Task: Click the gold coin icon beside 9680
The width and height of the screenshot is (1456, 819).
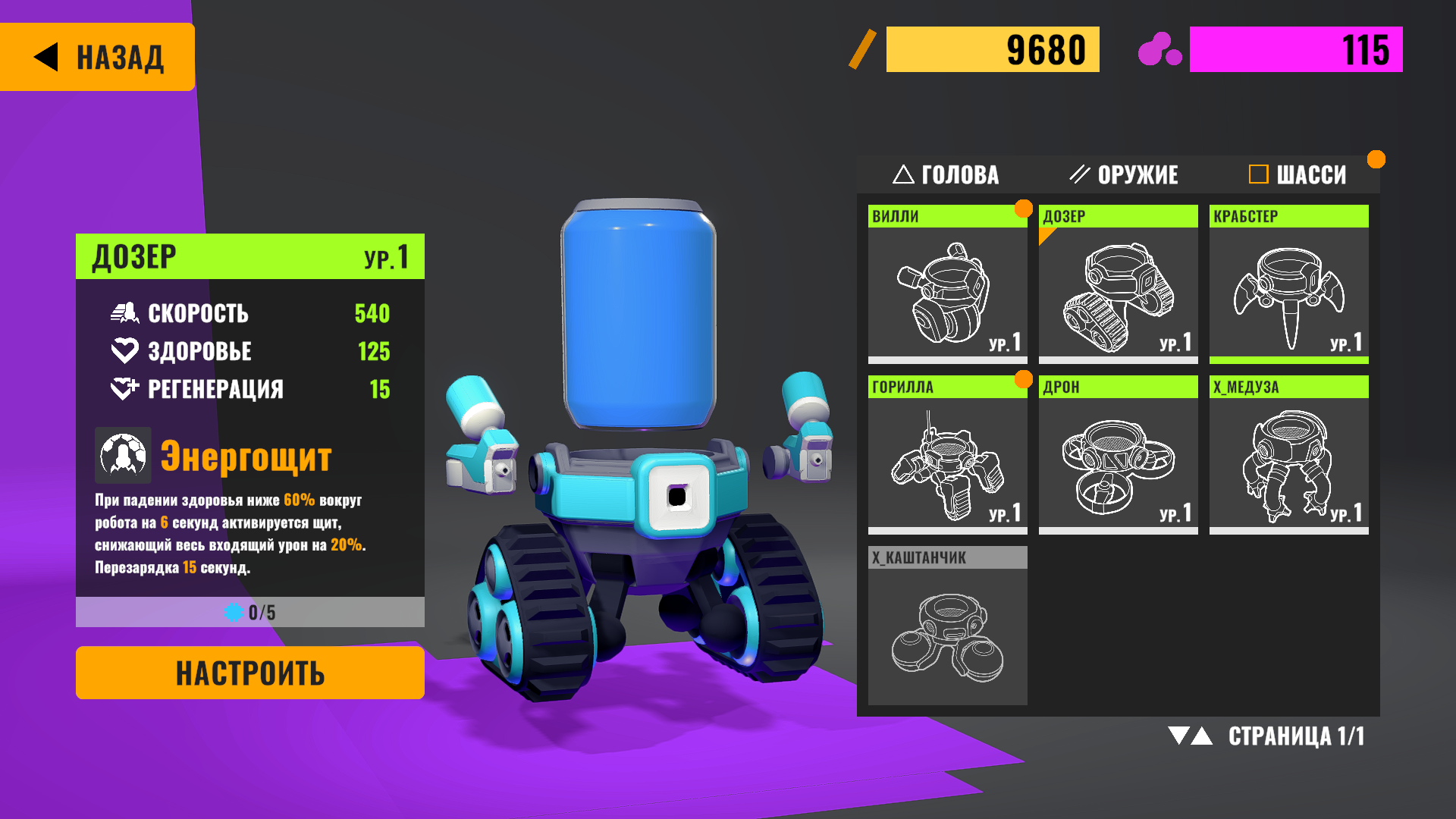Action: (x=863, y=49)
